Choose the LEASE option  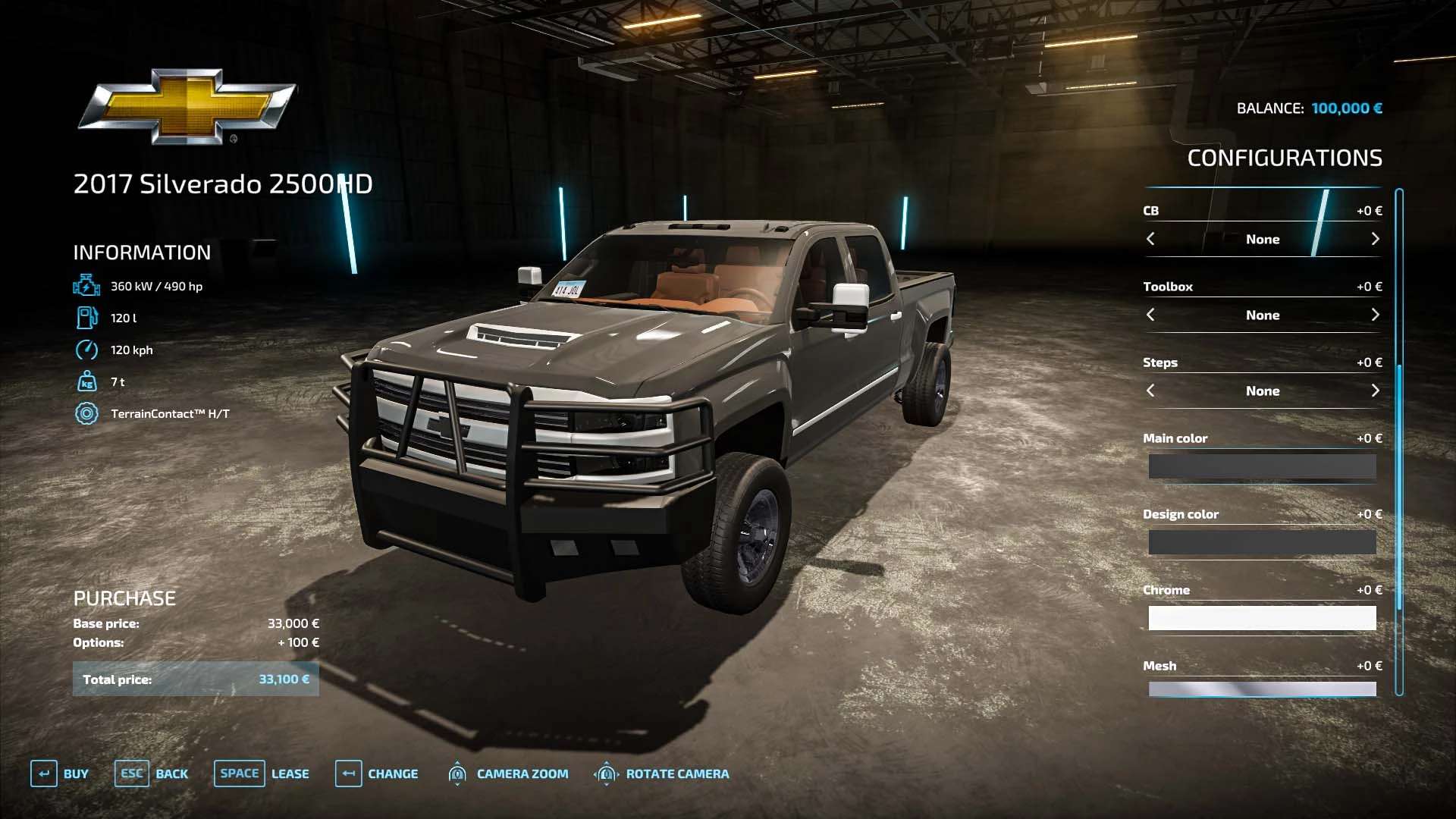pos(262,773)
